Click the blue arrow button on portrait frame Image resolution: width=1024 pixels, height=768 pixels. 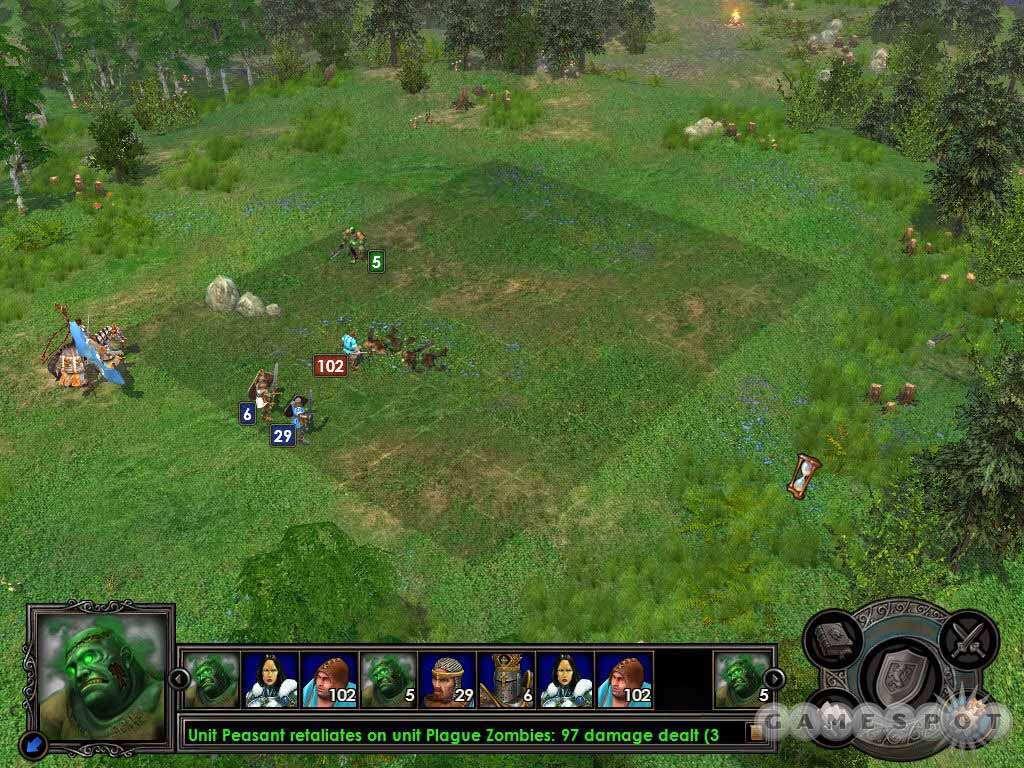point(33,743)
